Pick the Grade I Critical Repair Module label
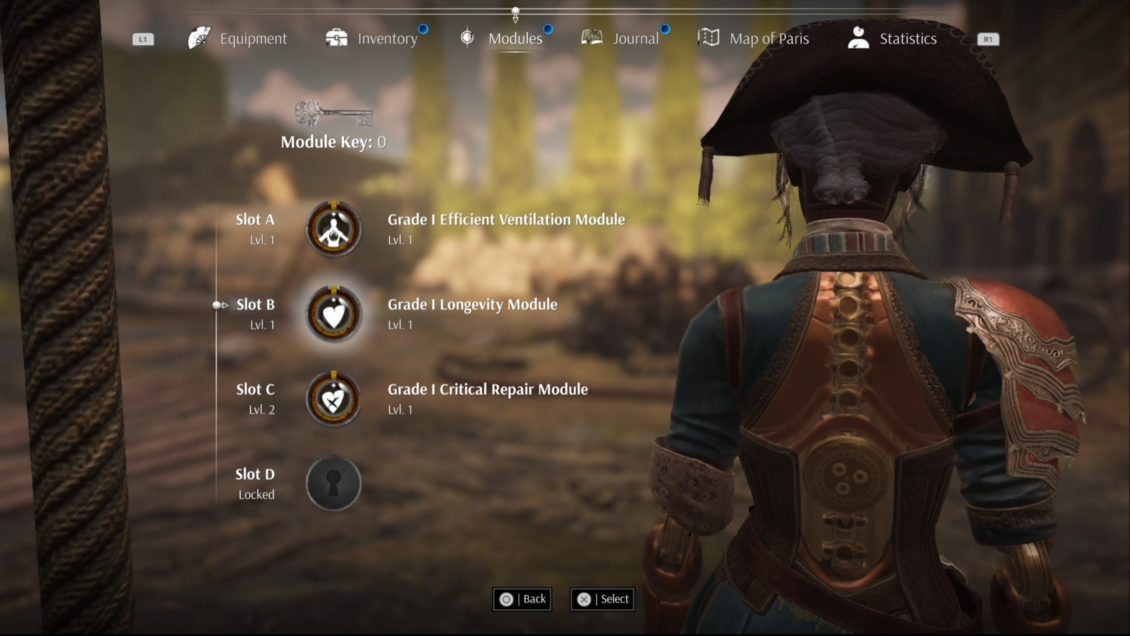 pos(487,390)
